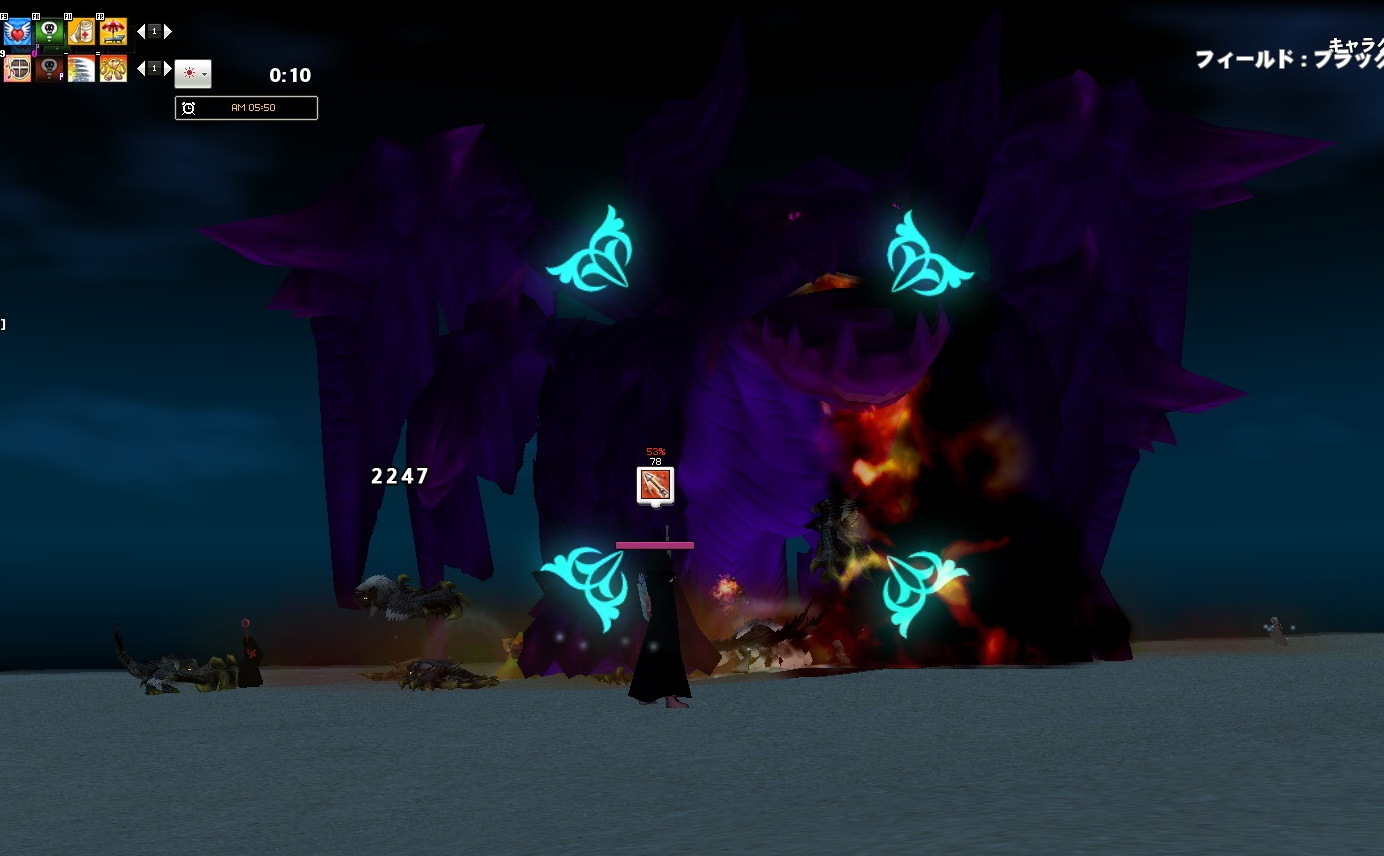Viewport: 1384px width, 856px height.
Task: Page the winged-heart hotbar row forward
Action: tap(167, 32)
